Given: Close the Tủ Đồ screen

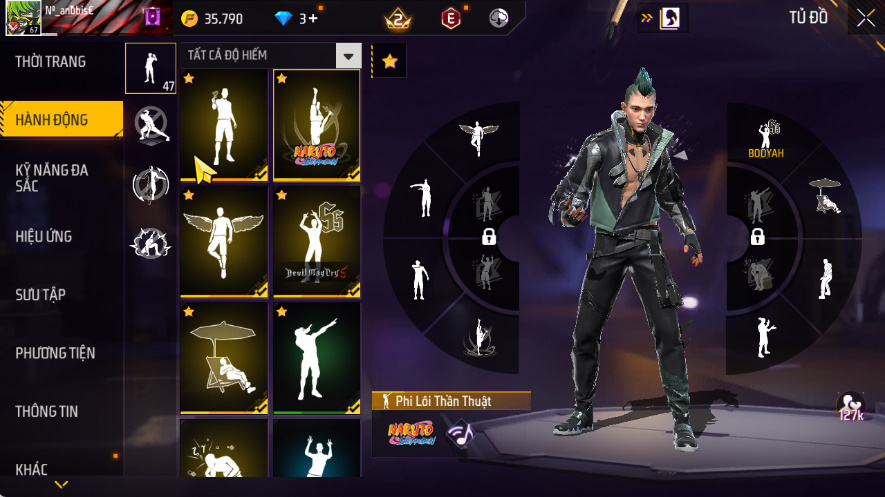Looking at the screenshot, I should point(865,17).
